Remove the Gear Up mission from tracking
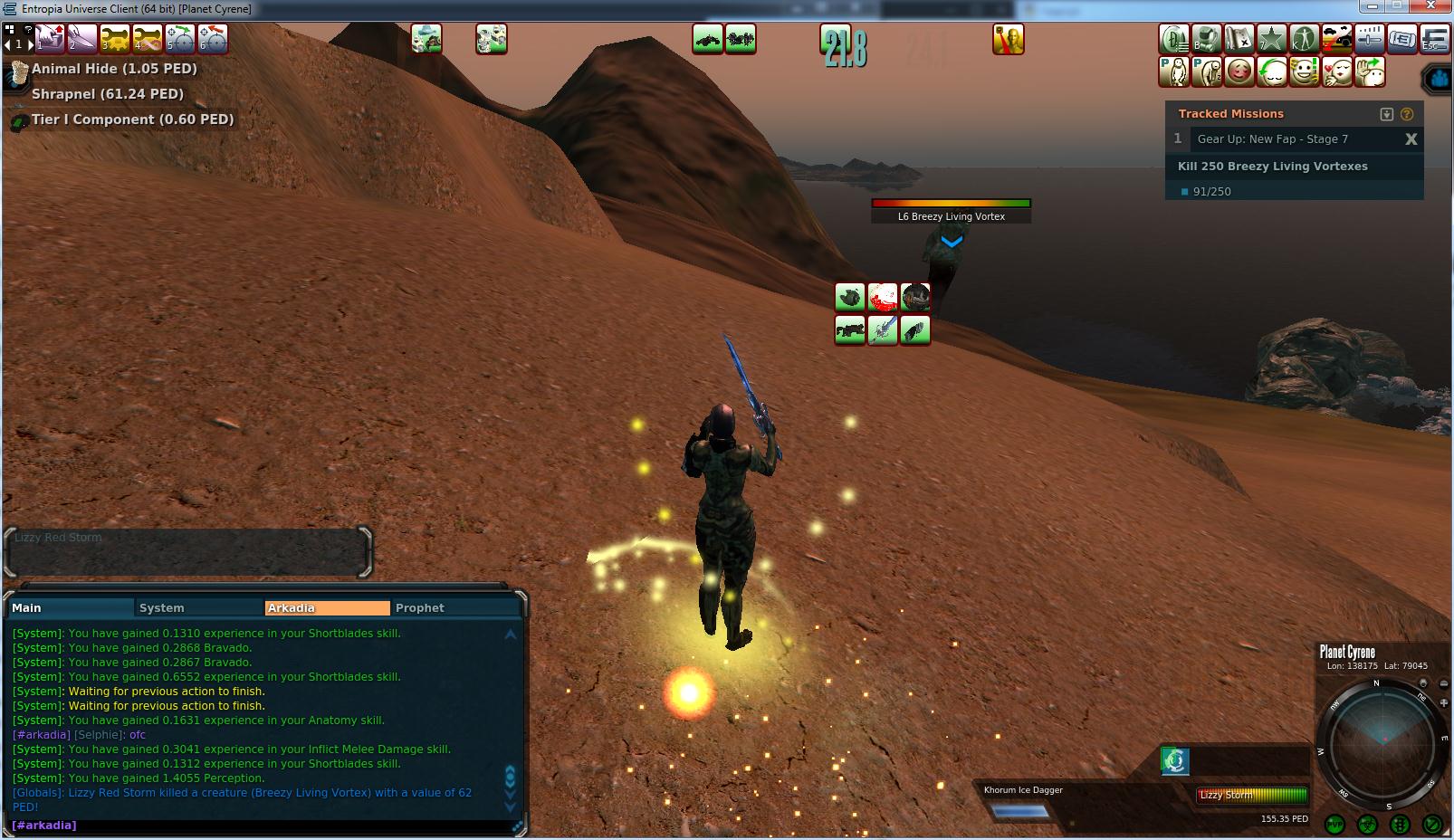Image resolution: width=1454 pixels, height=840 pixels. pyautogui.click(x=1411, y=138)
